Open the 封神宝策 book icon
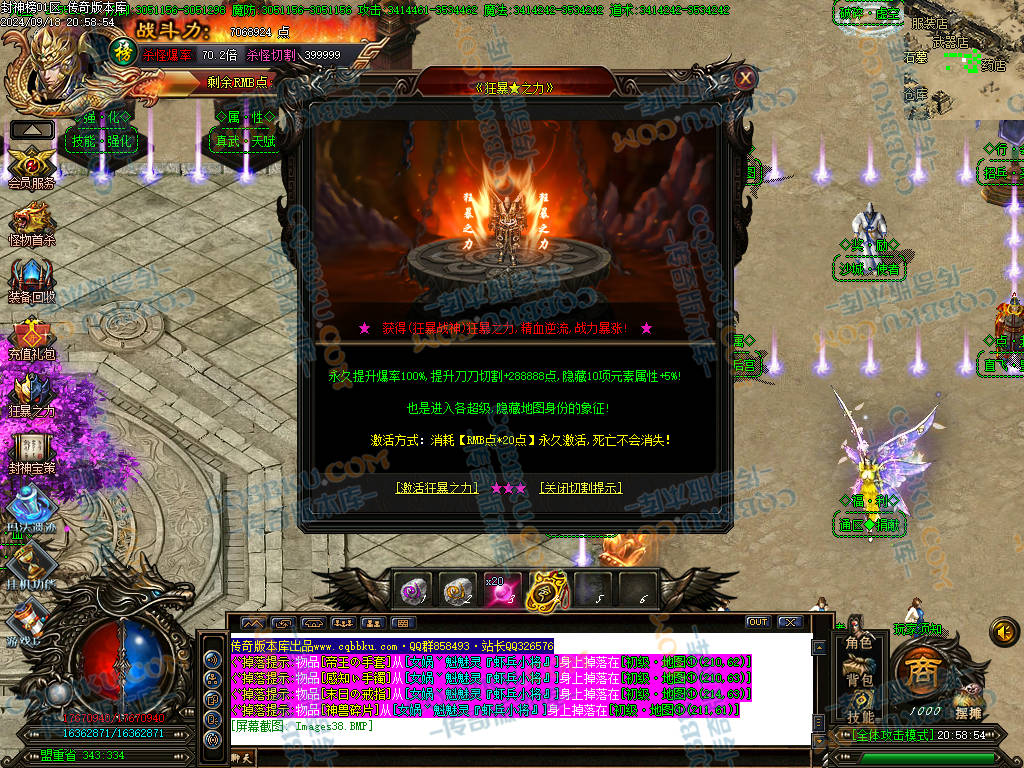The image size is (1024, 768). point(32,450)
